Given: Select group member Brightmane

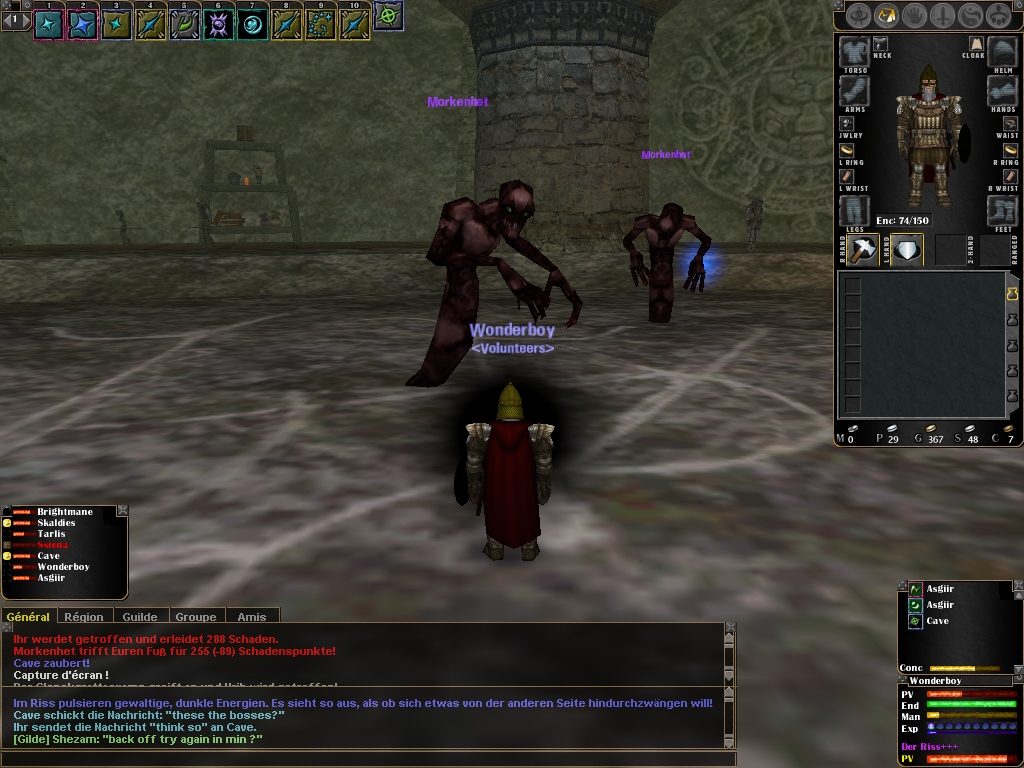Looking at the screenshot, I should pyautogui.click(x=64, y=512).
